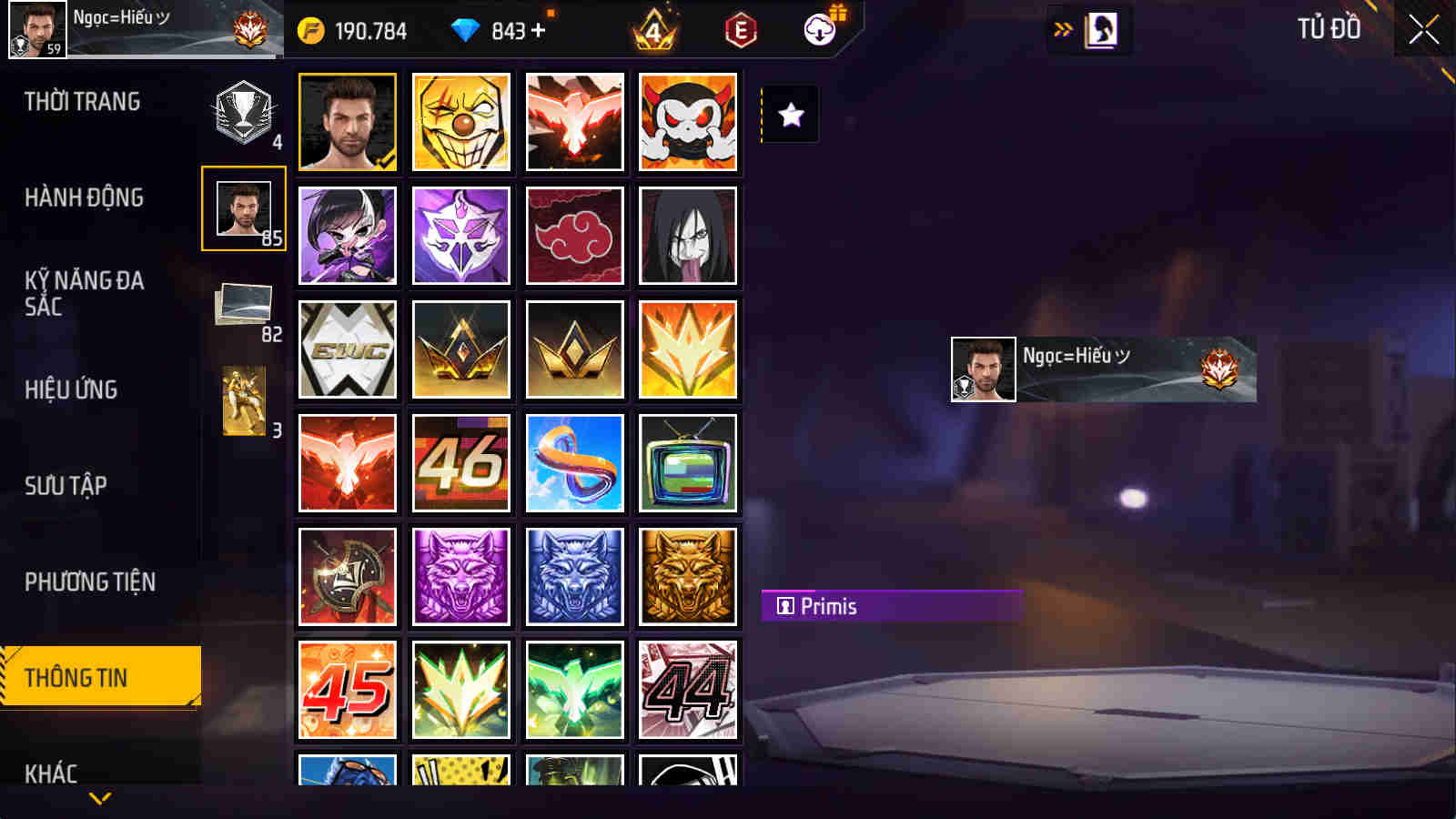This screenshot has width=1456, height=819.
Task: Select the golden wolf avatar badge
Action: [689, 576]
